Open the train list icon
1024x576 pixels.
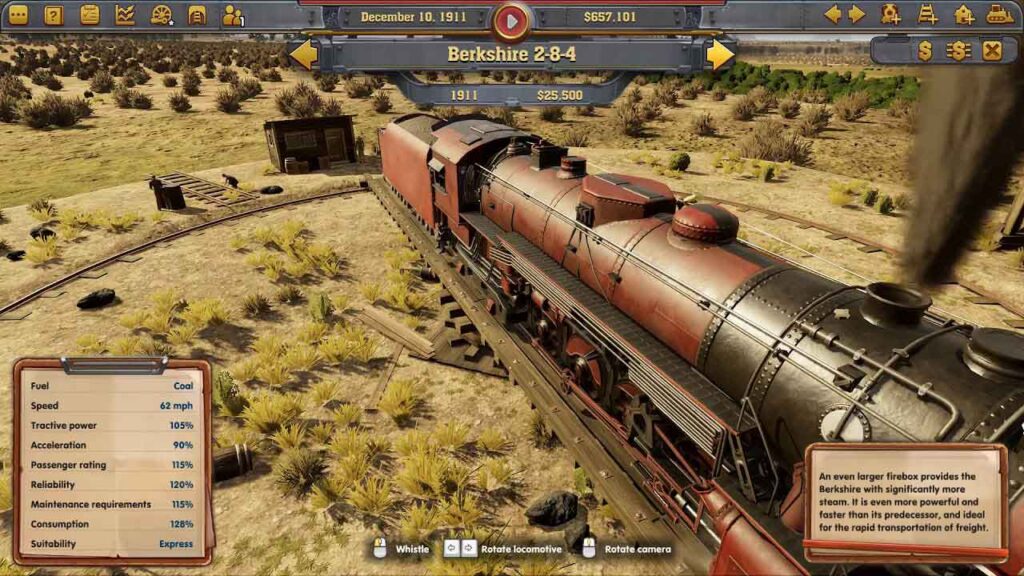point(197,15)
